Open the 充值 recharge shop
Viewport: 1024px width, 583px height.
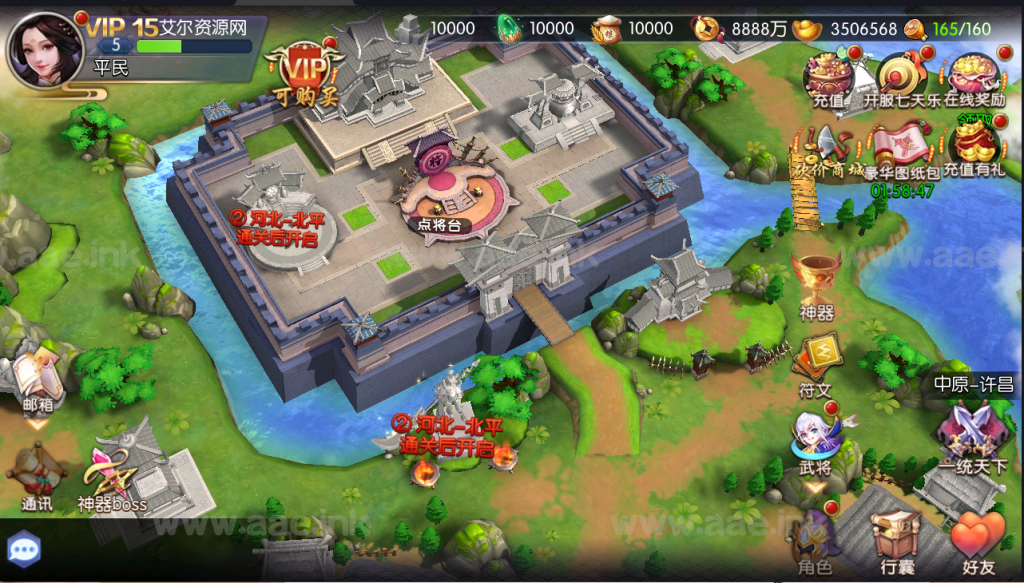coord(828,77)
